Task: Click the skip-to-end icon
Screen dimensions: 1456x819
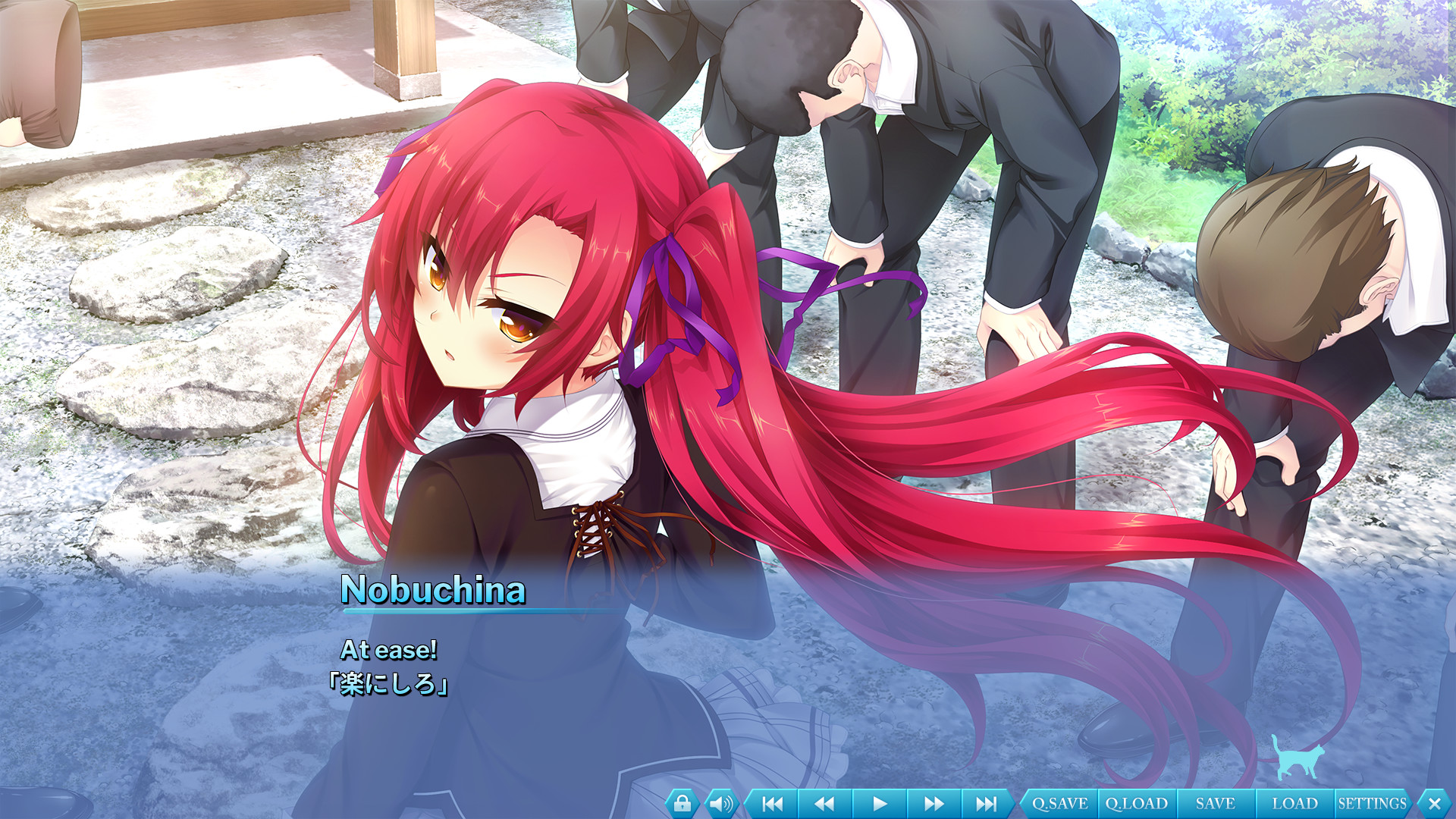Action: [x=986, y=802]
